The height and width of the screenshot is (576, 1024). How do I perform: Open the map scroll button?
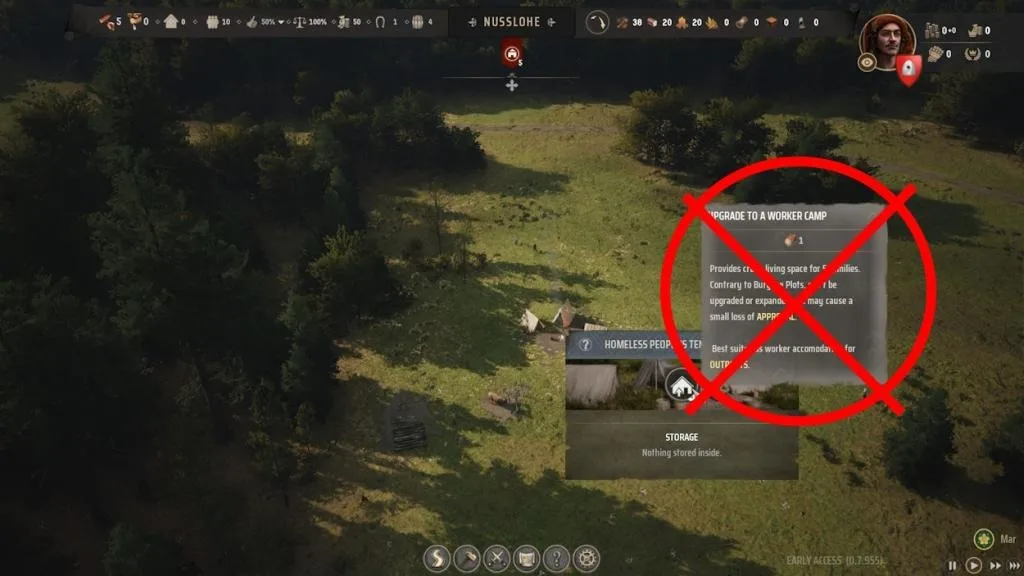527,558
